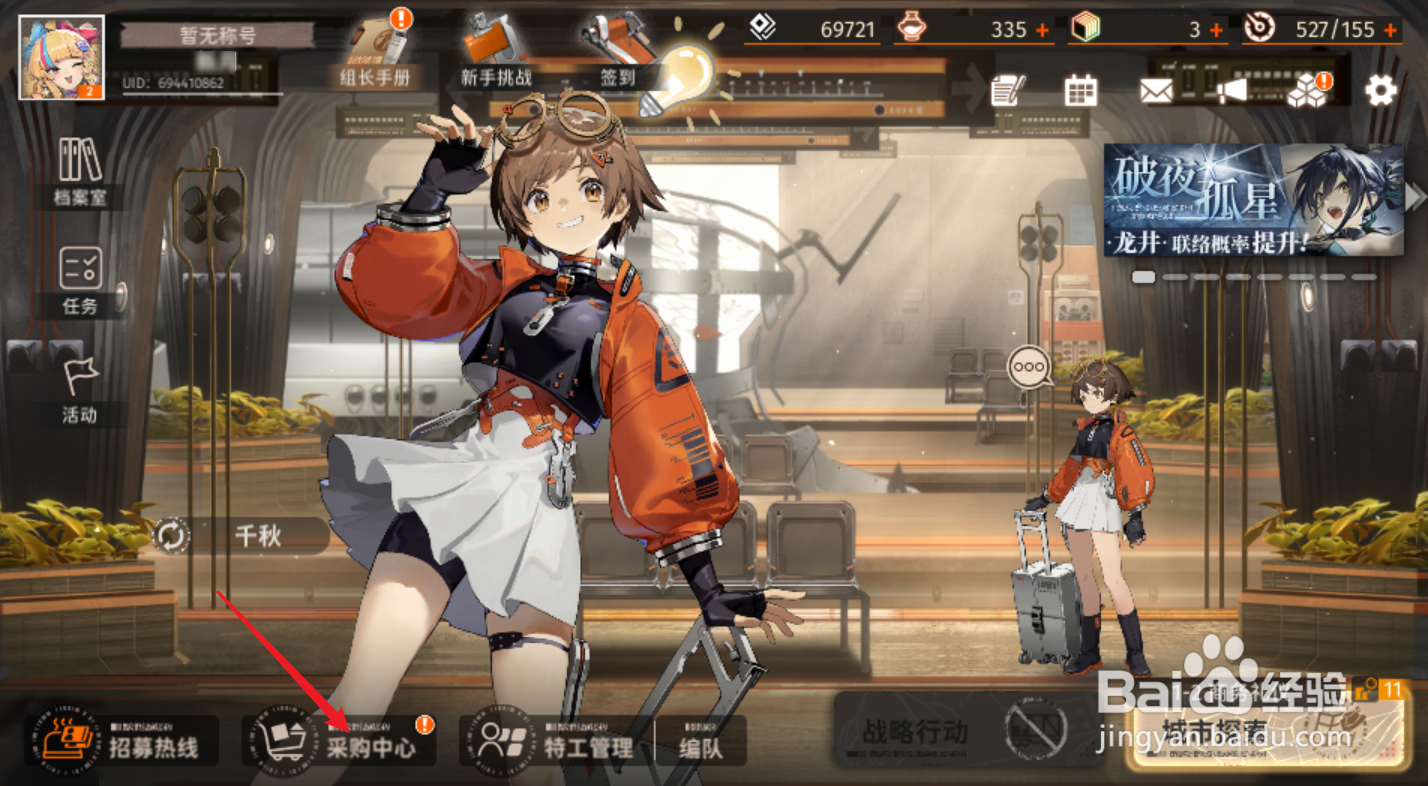Open the 活动 events page
This screenshot has height=786, width=1428.
click(x=79, y=390)
